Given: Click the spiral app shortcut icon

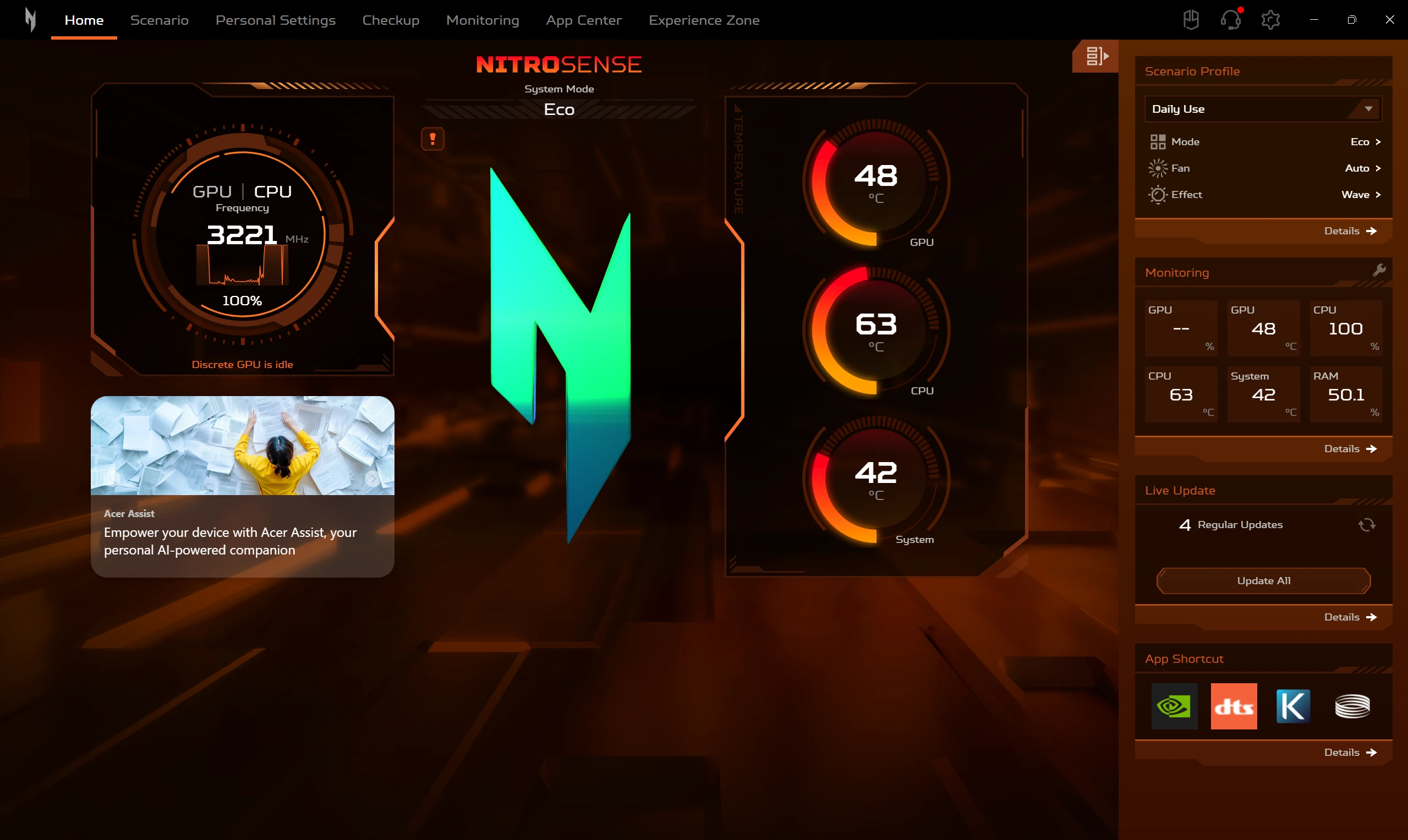Looking at the screenshot, I should [1352, 706].
